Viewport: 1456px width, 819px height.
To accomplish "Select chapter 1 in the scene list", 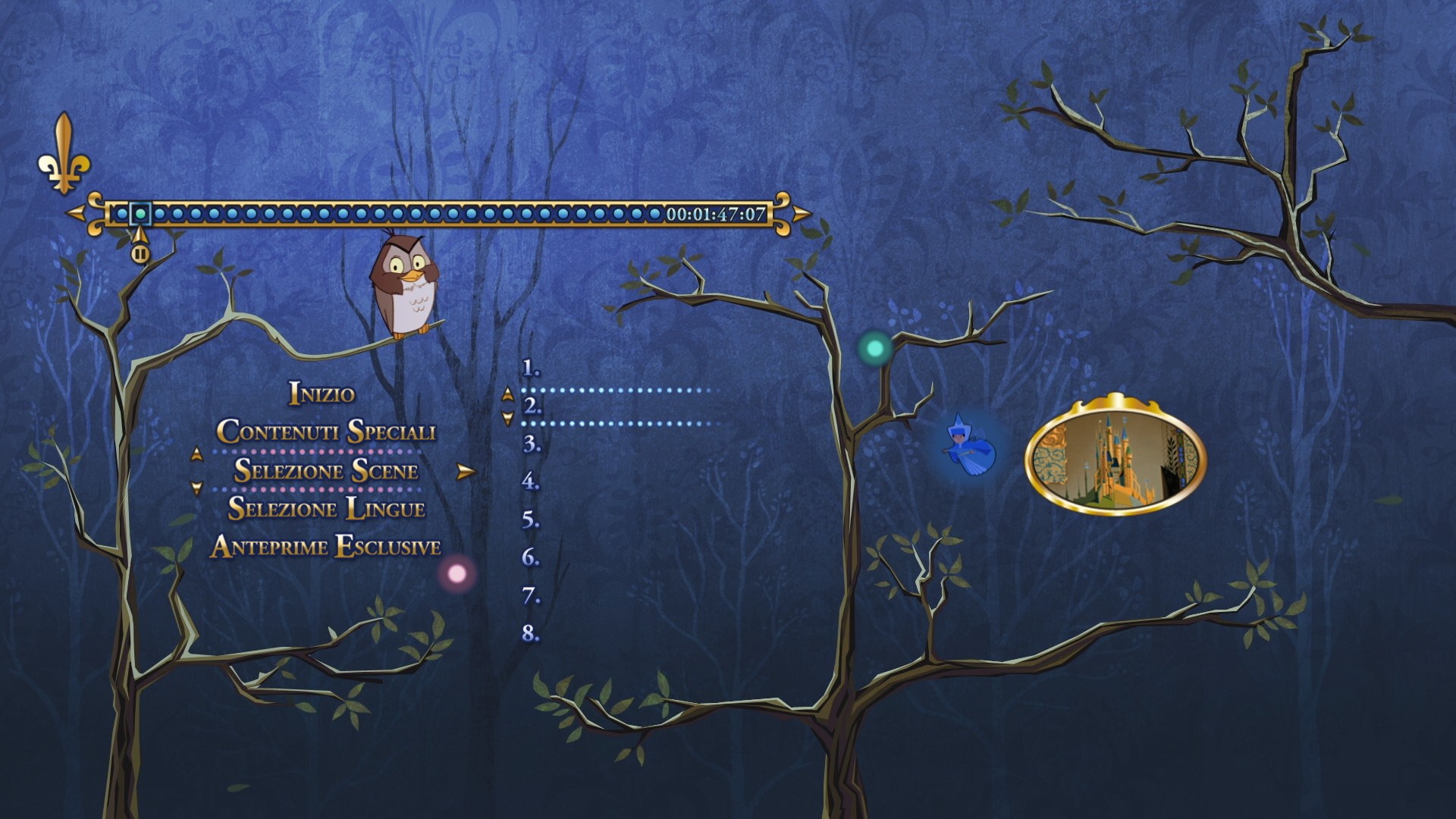I will pyautogui.click(x=531, y=369).
